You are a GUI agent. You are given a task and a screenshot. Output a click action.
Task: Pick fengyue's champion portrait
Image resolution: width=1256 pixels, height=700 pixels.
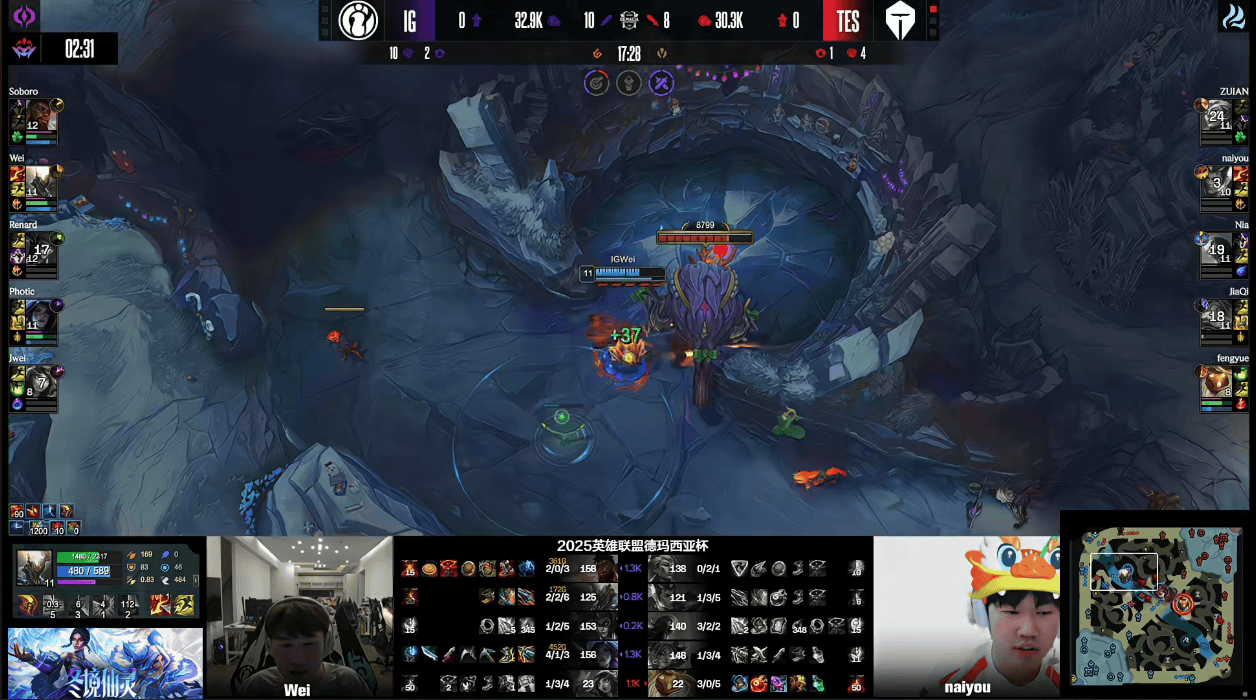pyautogui.click(x=1217, y=381)
